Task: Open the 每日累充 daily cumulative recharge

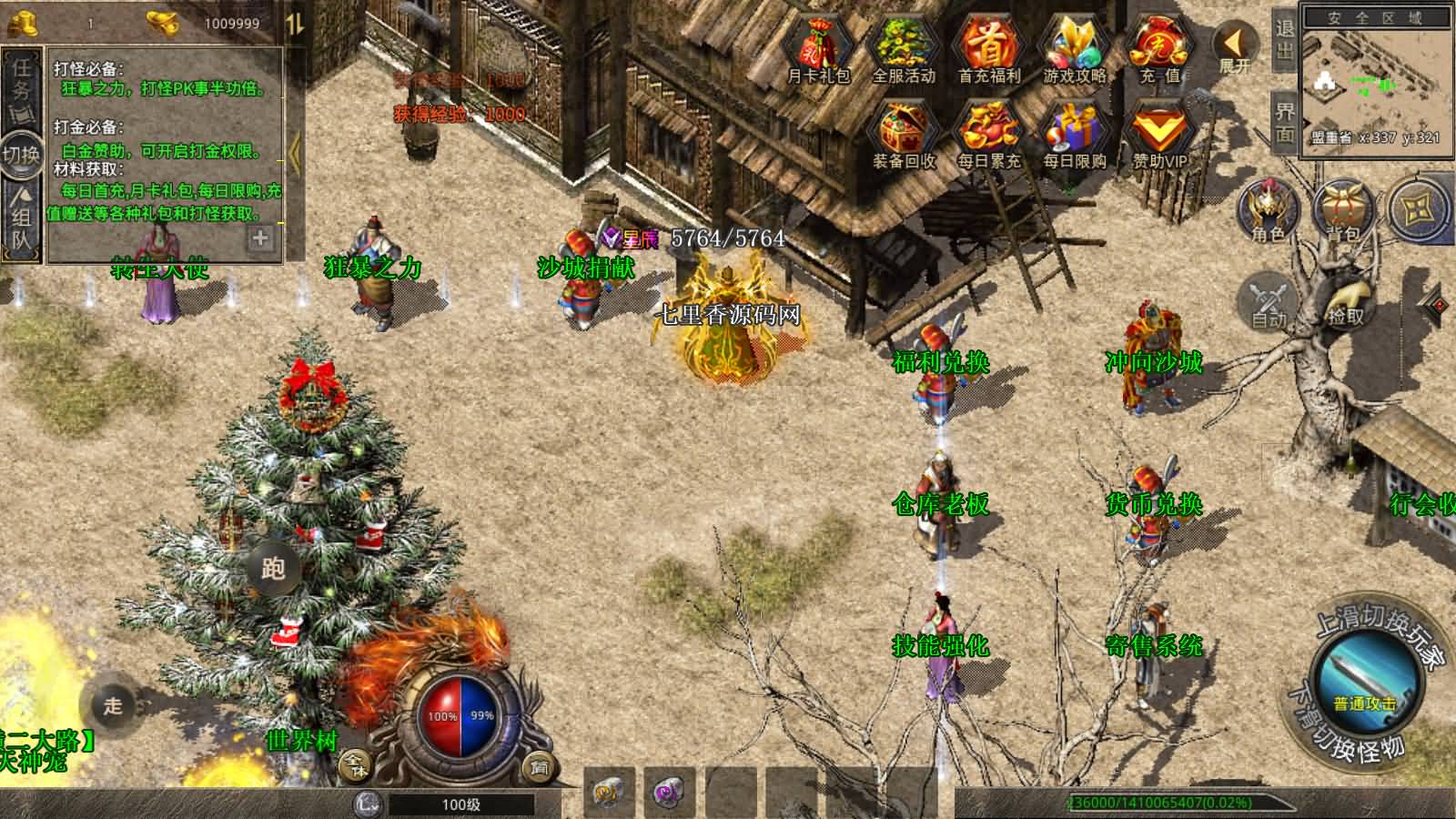Action: (988, 136)
